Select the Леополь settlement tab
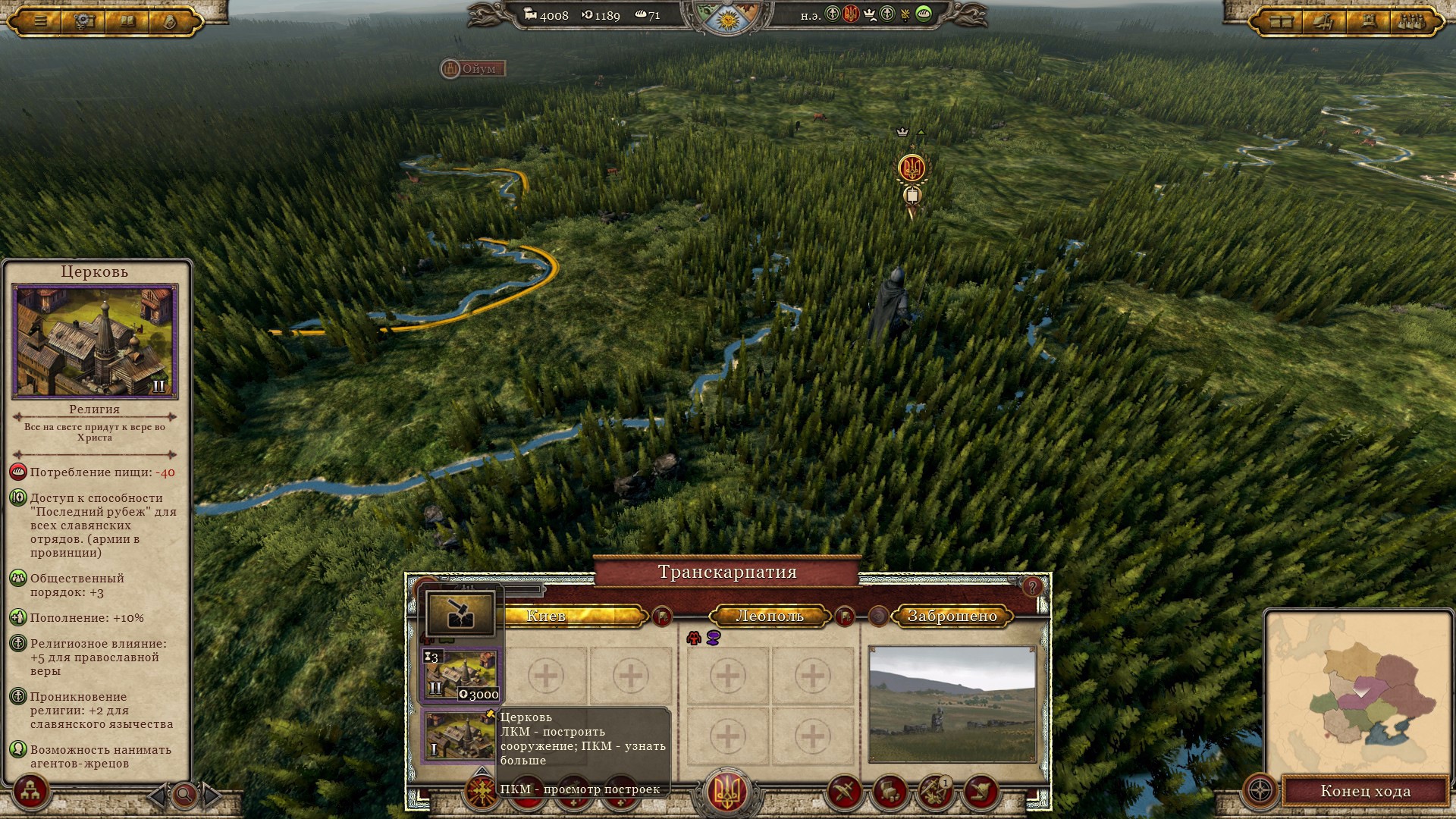 point(769,616)
